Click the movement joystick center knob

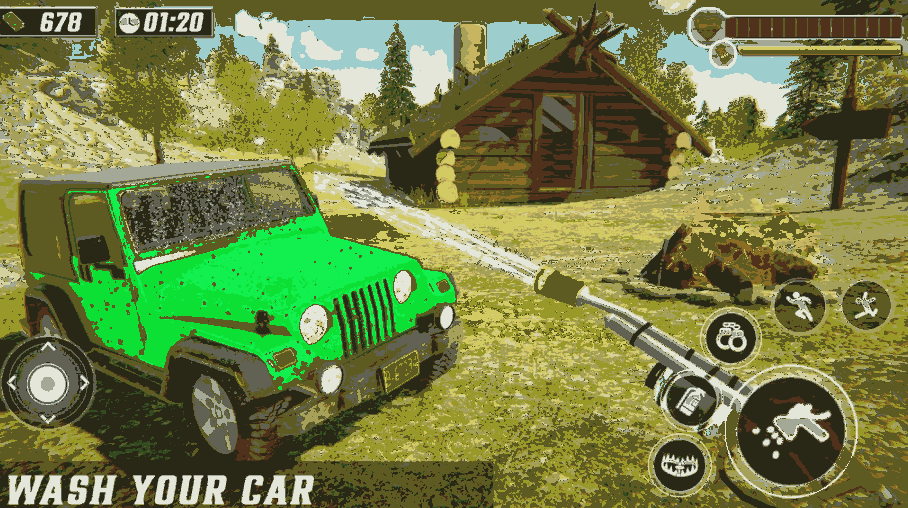tap(46, 382)
